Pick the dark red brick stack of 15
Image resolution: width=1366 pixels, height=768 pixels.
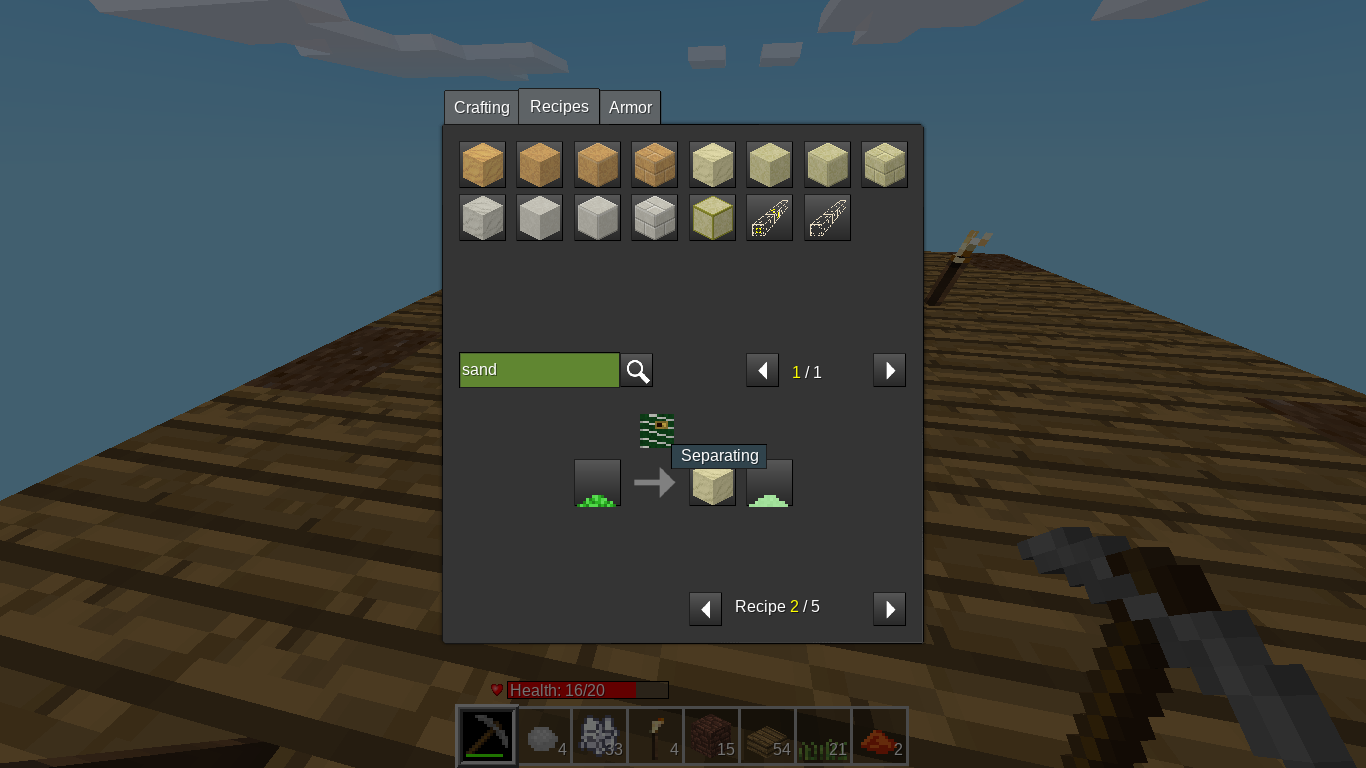tap(712, 736)
